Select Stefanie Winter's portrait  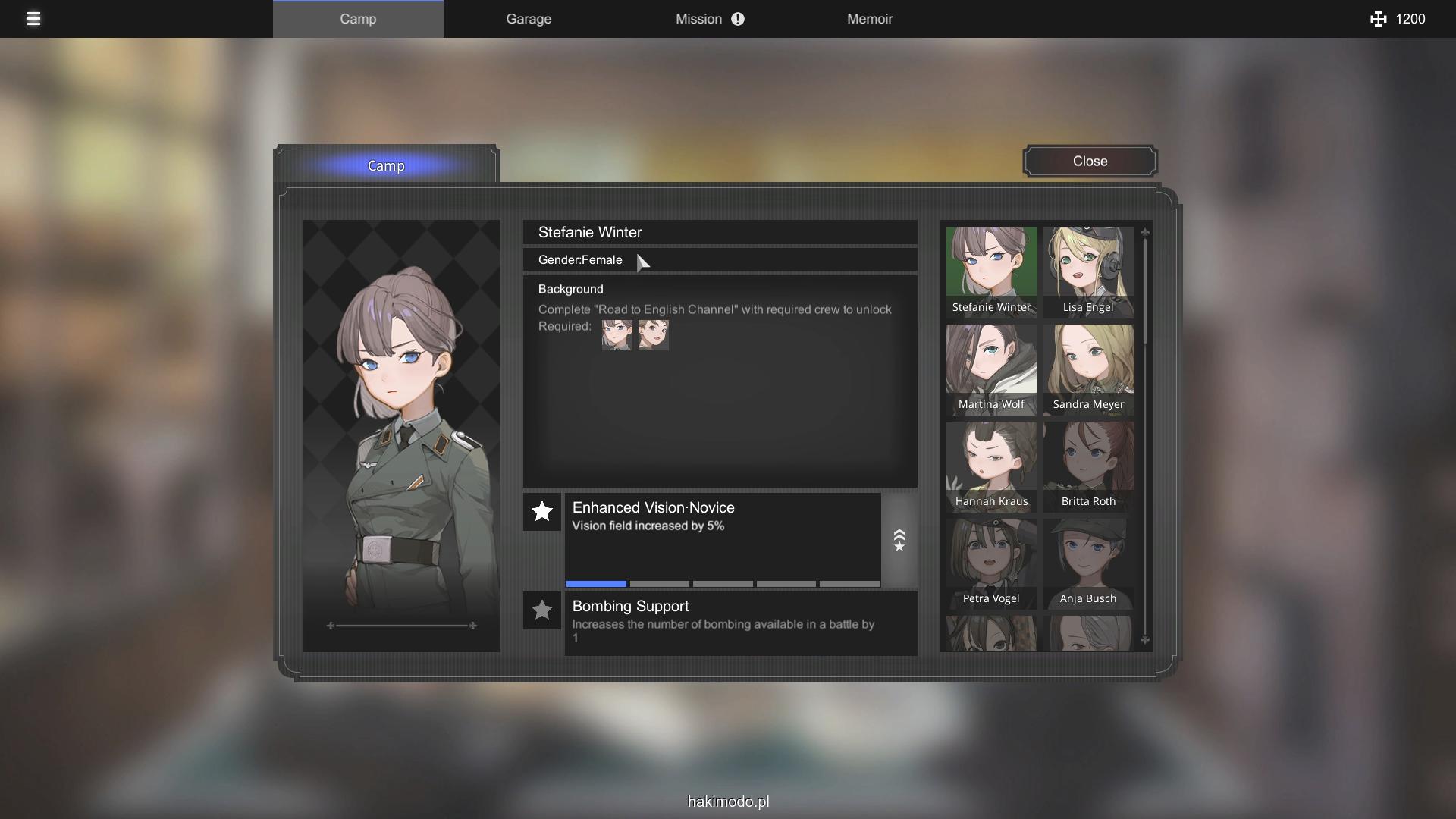pos(991,271)
